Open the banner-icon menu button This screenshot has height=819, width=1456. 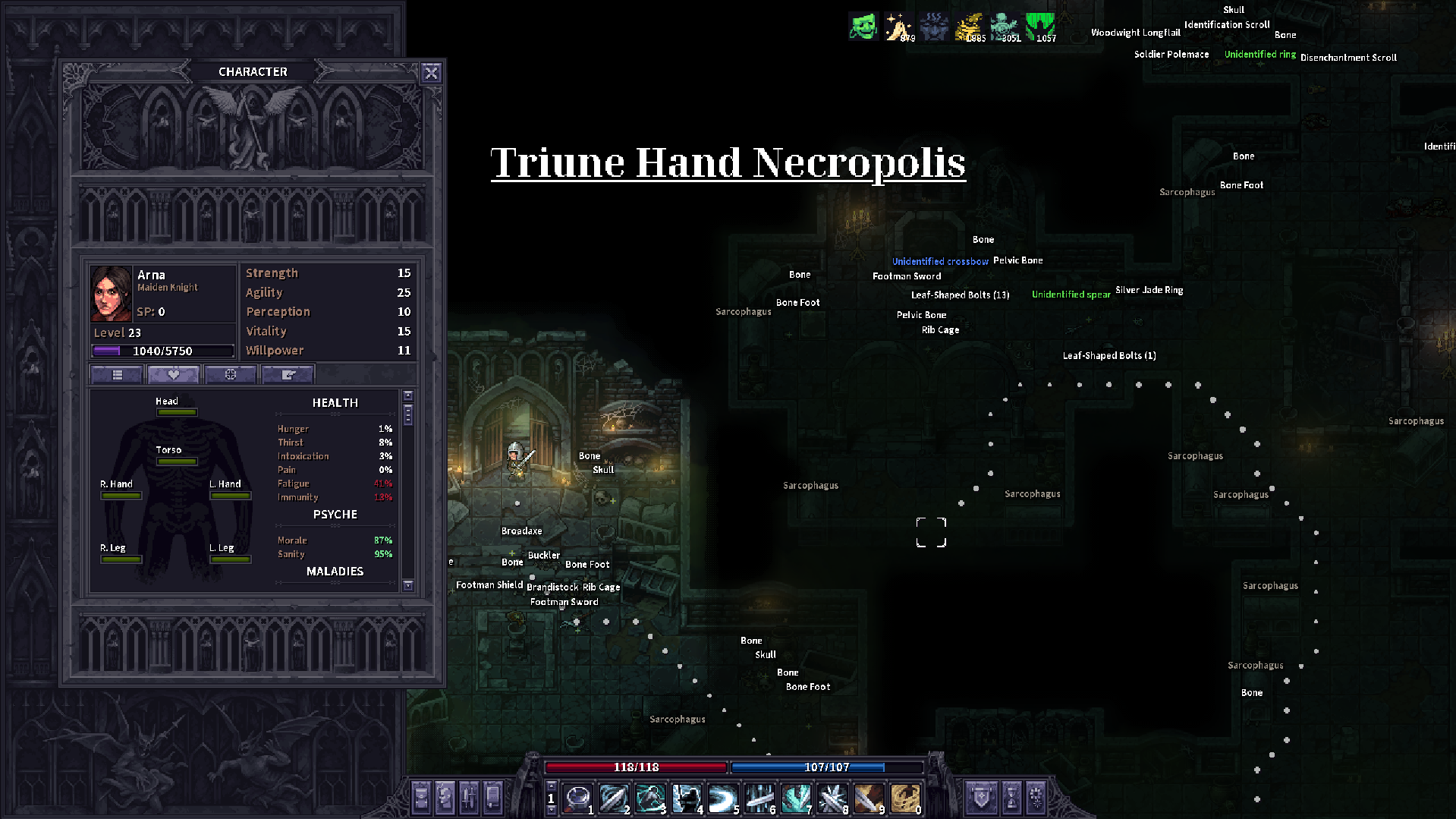coord(982,798)
